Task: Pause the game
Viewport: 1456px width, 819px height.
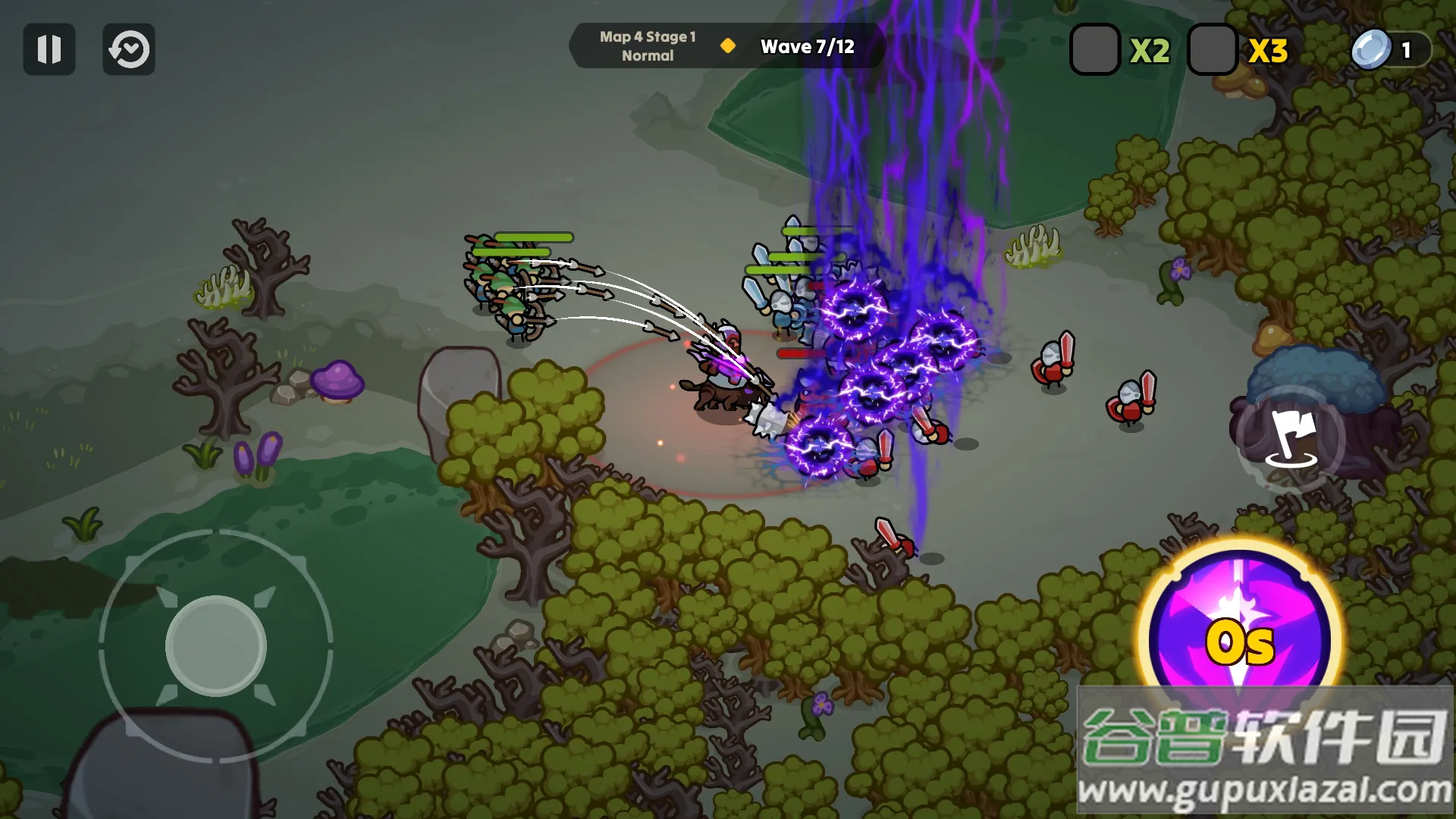Action: click(49, 49)
